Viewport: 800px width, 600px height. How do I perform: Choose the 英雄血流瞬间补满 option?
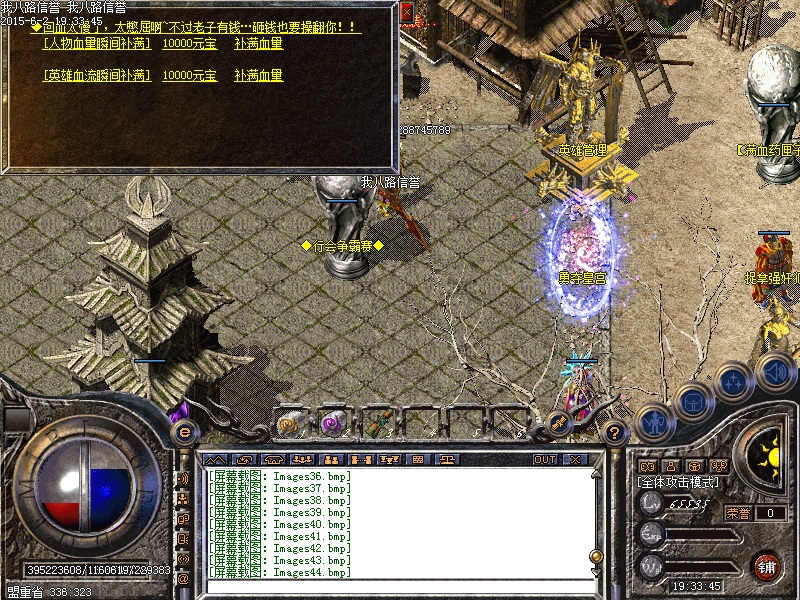(x=97, y=75)
